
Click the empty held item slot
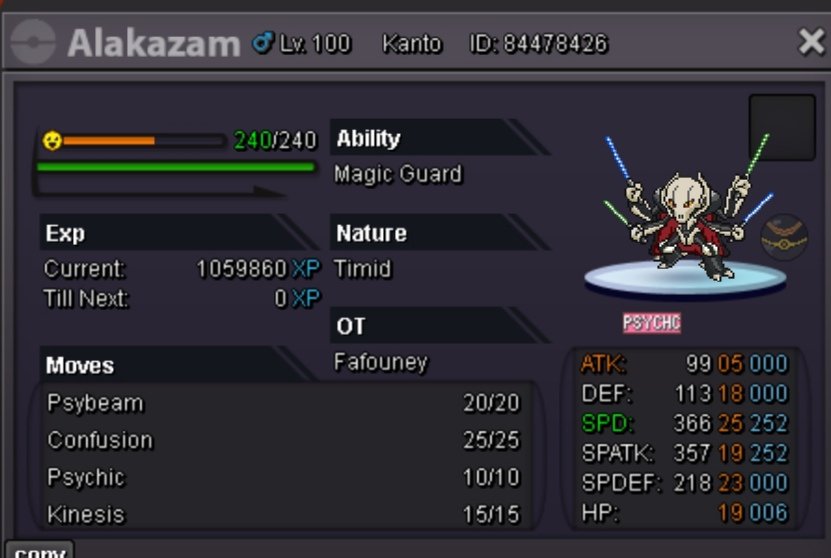click(782, 127)
